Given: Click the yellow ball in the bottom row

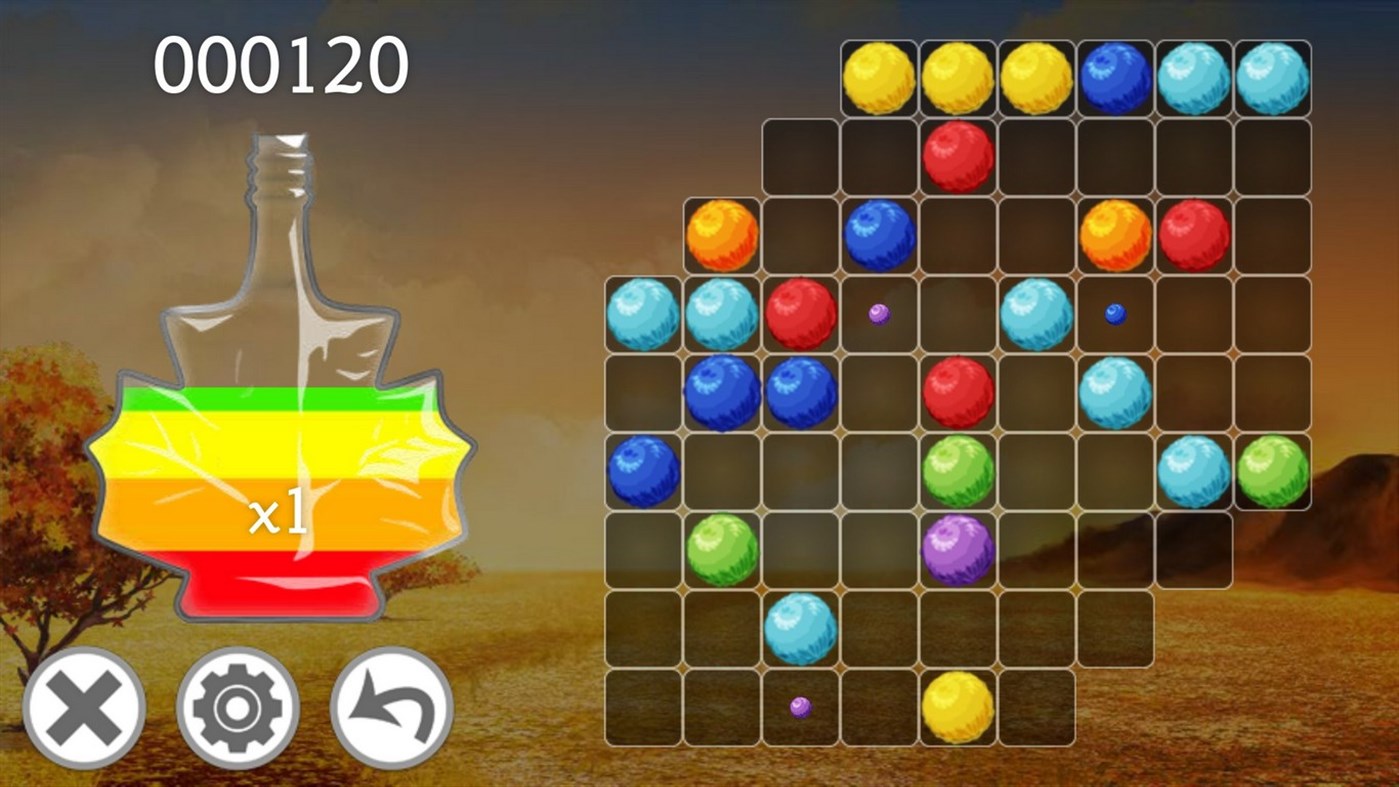Looking at the screenshot, I should click(957, 706).
